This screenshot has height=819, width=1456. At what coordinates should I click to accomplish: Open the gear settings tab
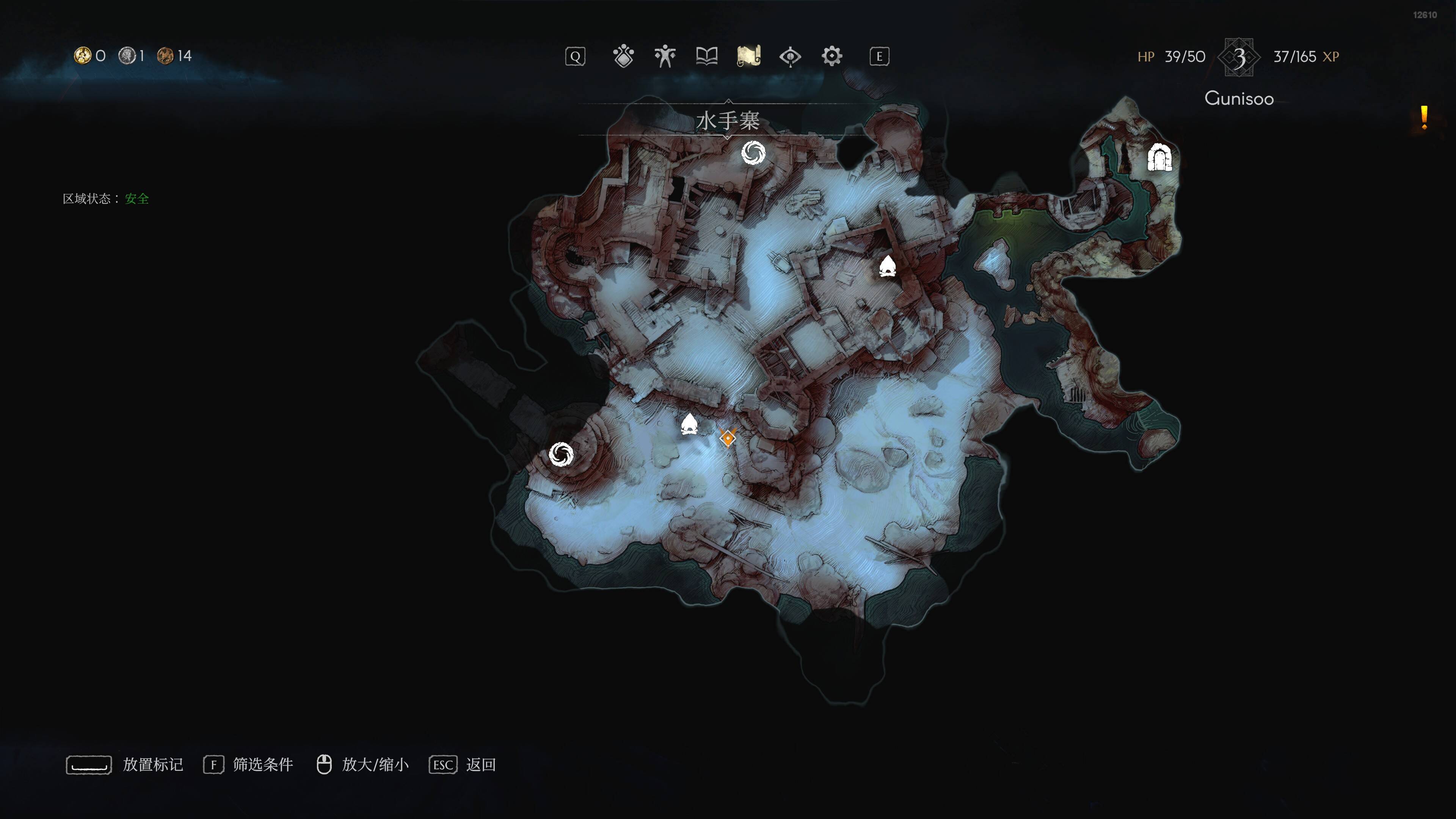832,56
